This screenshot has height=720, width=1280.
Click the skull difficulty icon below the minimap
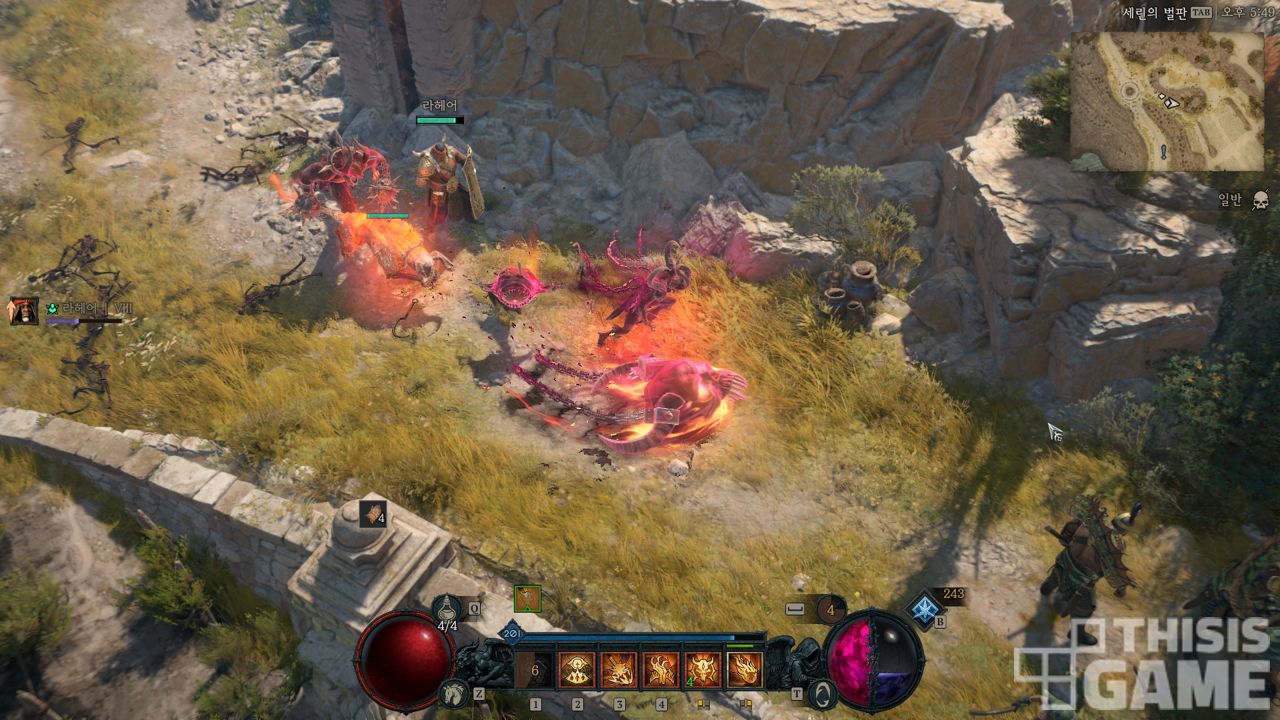(1260, 200)
